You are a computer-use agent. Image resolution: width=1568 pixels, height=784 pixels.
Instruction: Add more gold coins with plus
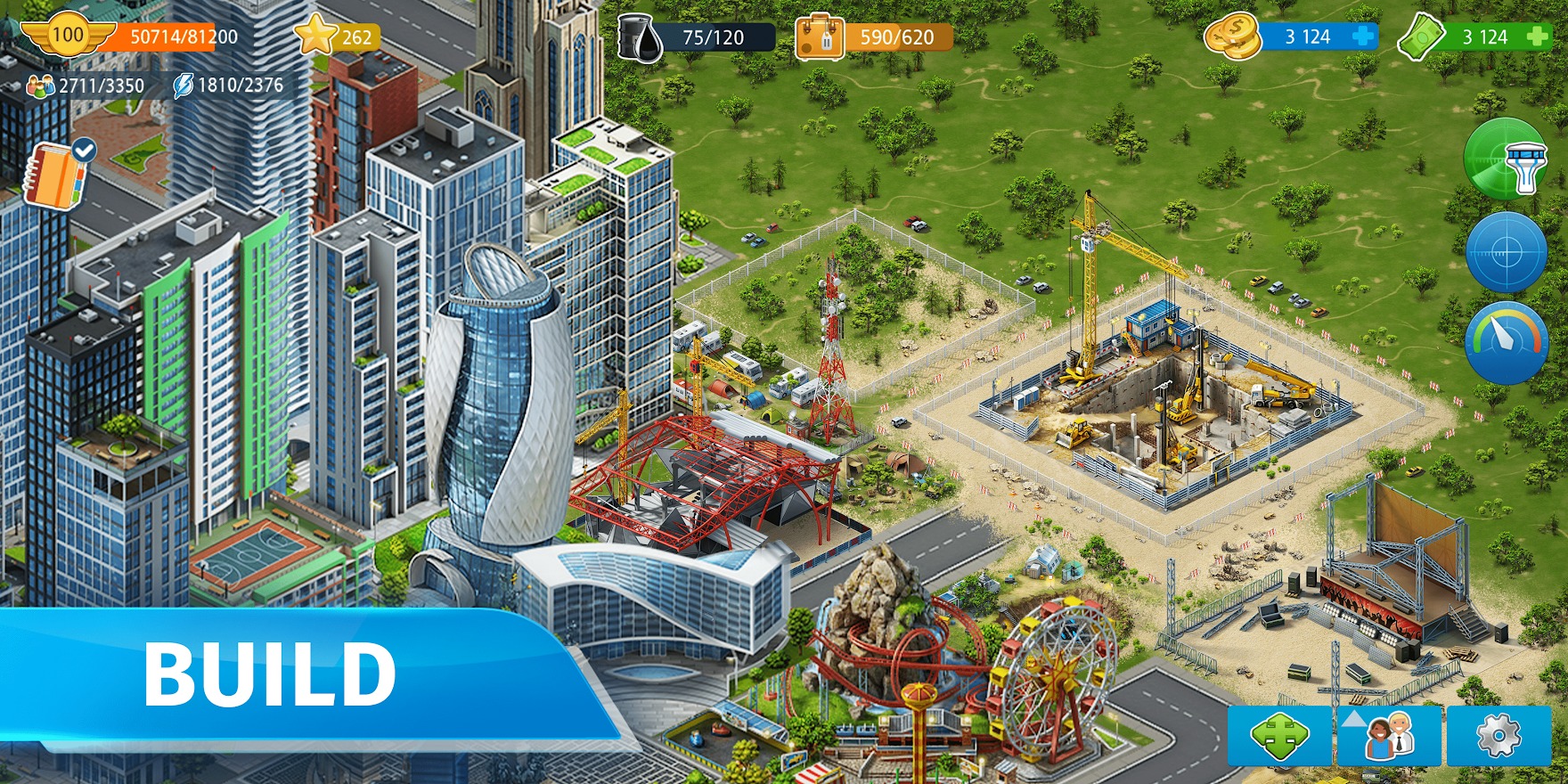pos(1363,37)
